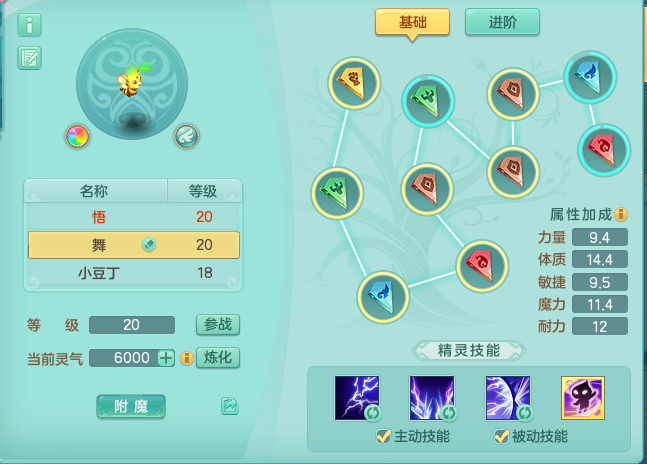Screen dimensions: 647x464
Task: Select the purple ghost skill icon
Action: pyautogui.click(x=582, y=397)
